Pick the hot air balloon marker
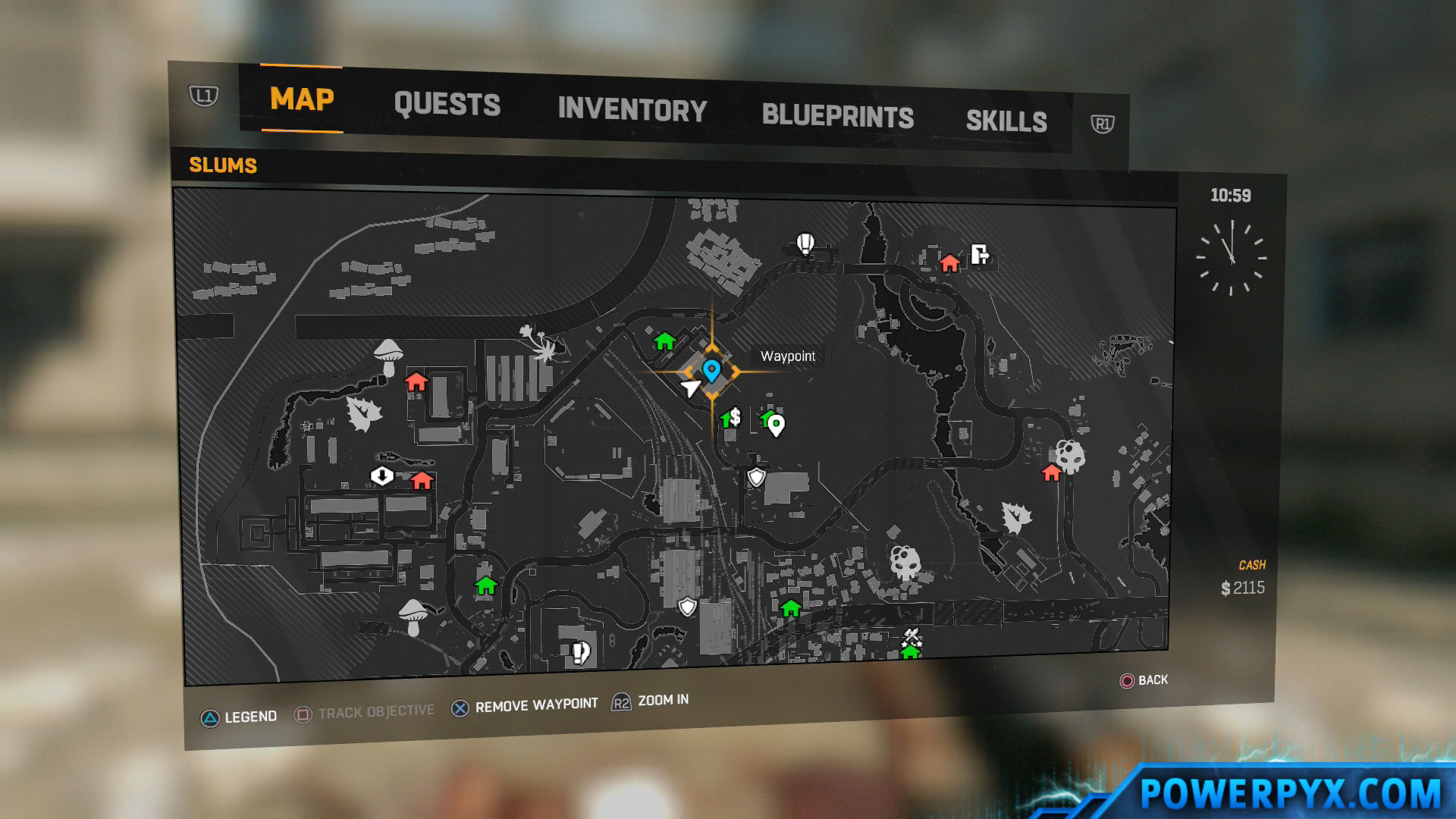Screen dimensions: 1456x819 (x=805, y=244)
